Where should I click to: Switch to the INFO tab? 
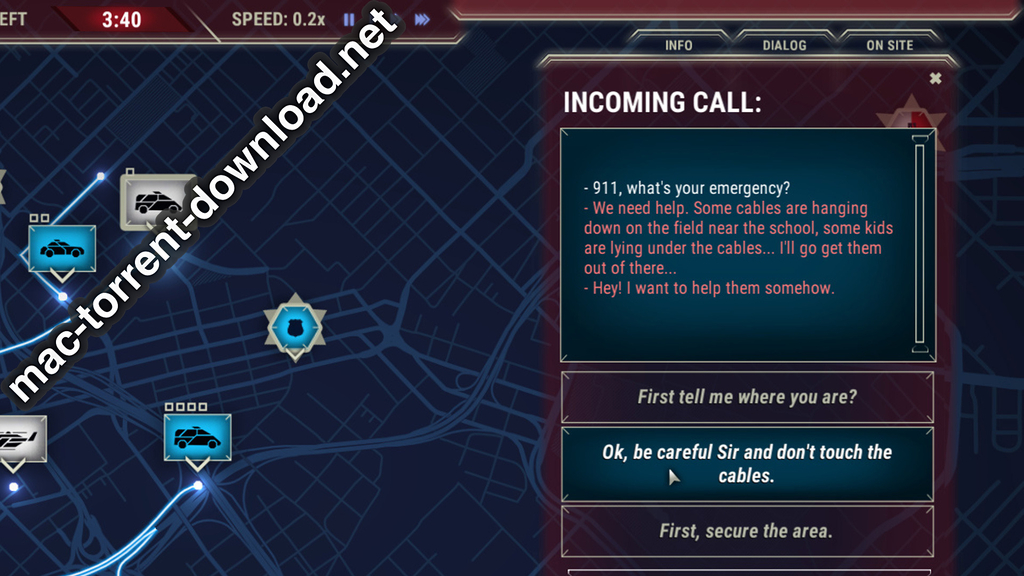tap(679, 45)
